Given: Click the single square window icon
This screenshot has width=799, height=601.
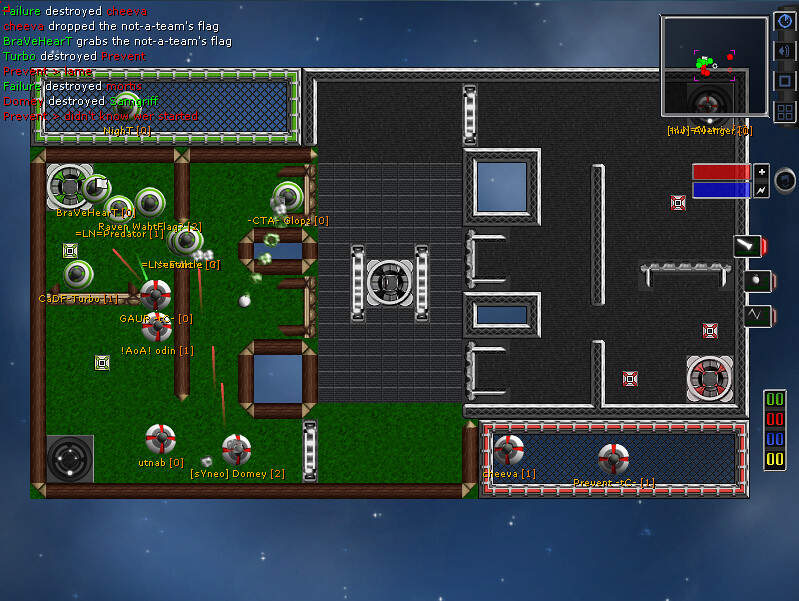Looking at the screenshot, I should point(785,81).
